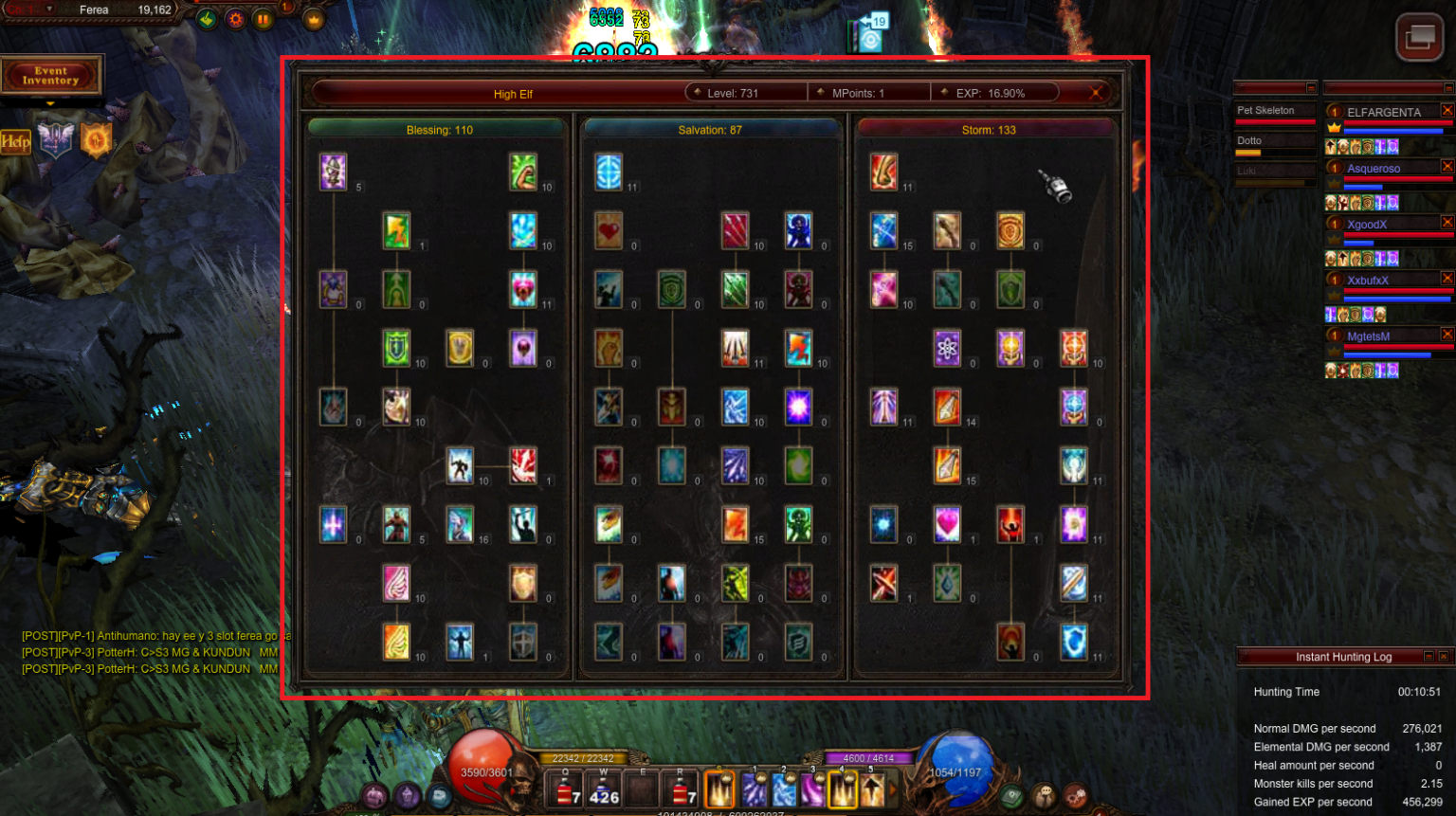Click the skill icon in hotbar slot 1
Screen dimensions: 1456x816
click(755, 789)
